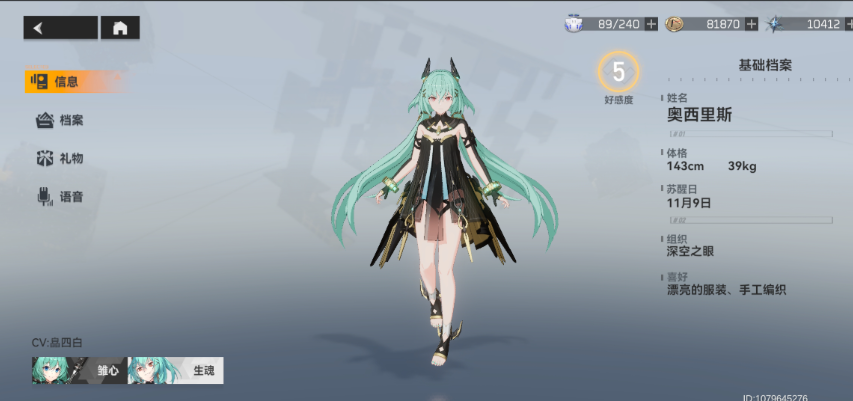Add star crystals via the 10412 plus button
Screen dimensions: 853x401
[x=846, y=23]
